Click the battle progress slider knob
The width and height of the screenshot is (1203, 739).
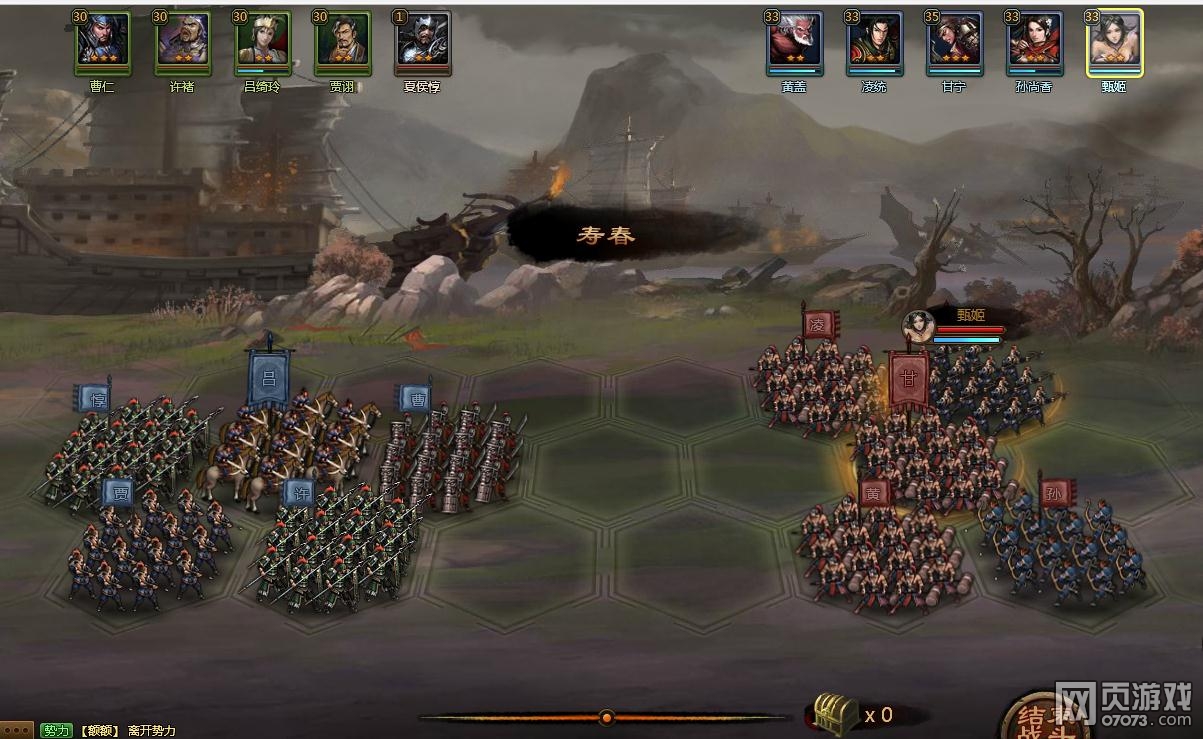click(606, 717)
